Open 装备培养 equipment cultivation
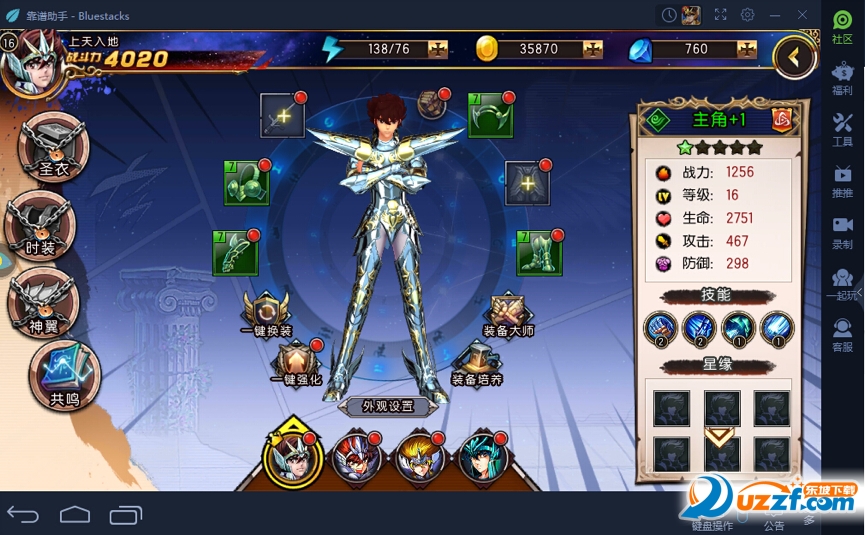 click(x=476, y=364)
